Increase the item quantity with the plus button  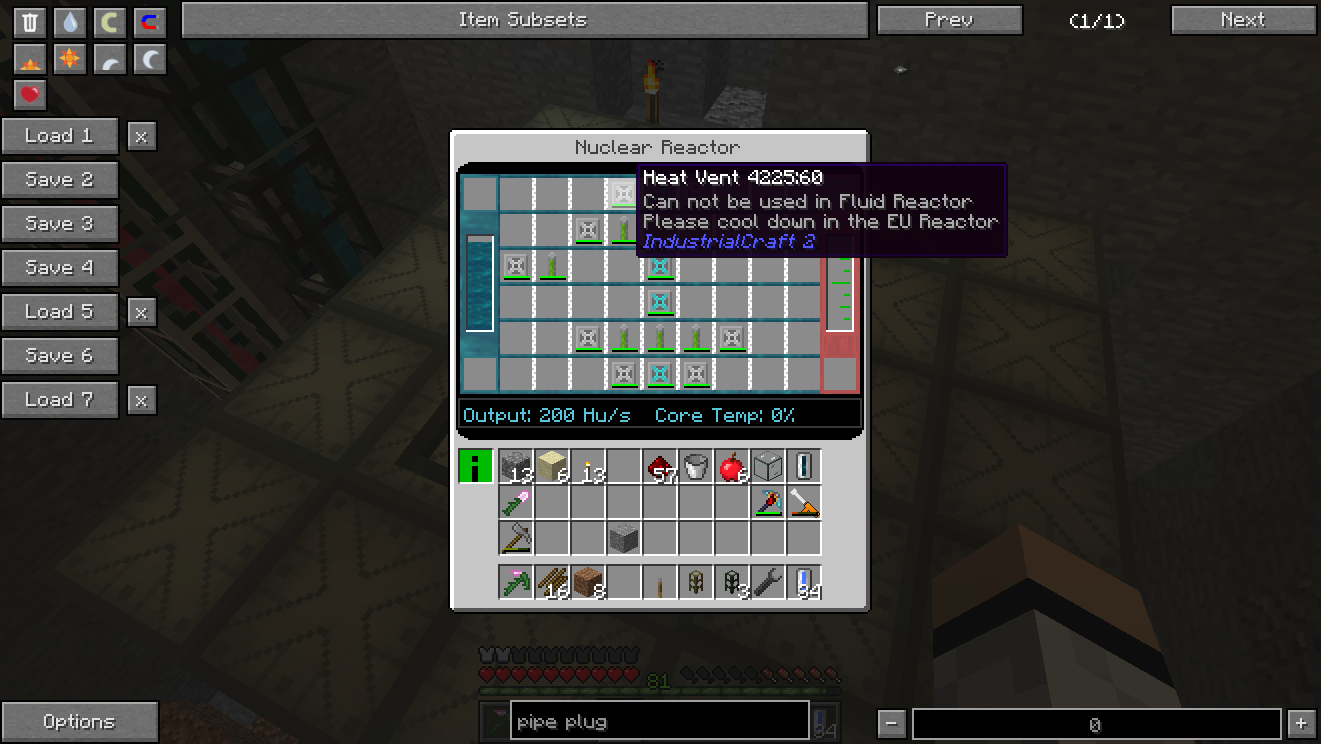[1300, 723]
